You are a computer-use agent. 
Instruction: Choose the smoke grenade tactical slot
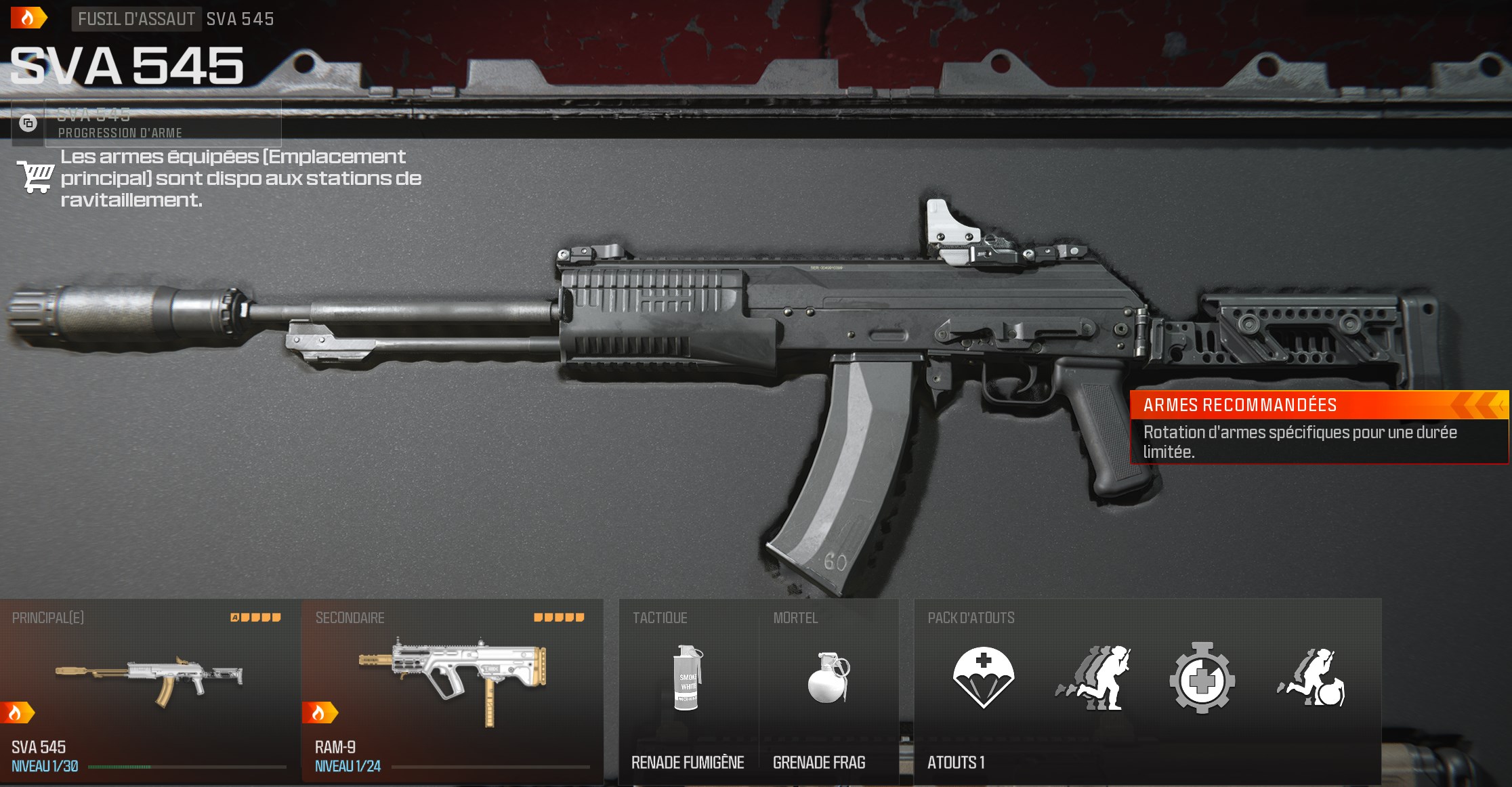pos(688,691)
